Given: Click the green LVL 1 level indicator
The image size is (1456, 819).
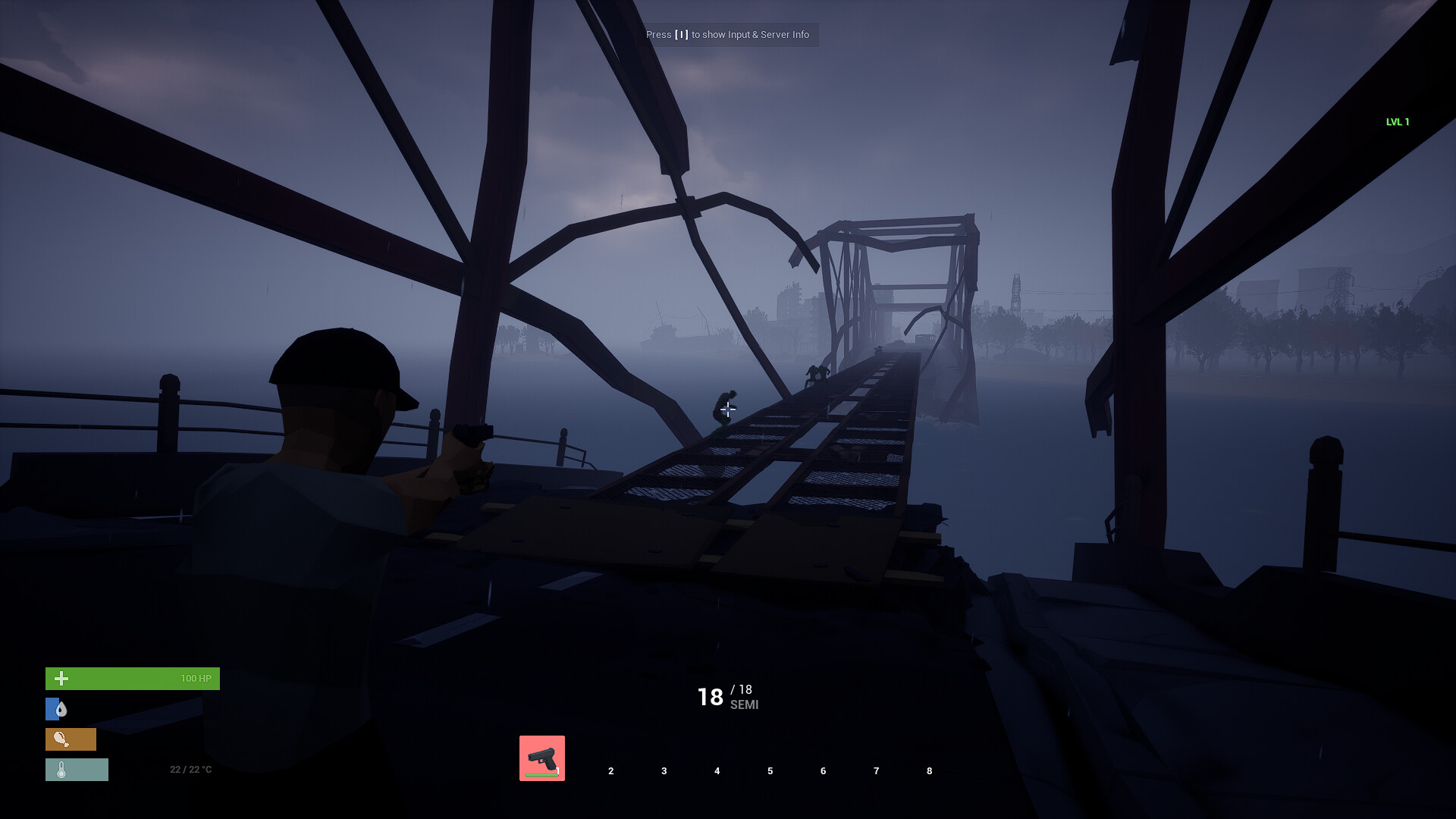Looking at the screenshot, I should pyautogui.click(x=1397, y=121).
